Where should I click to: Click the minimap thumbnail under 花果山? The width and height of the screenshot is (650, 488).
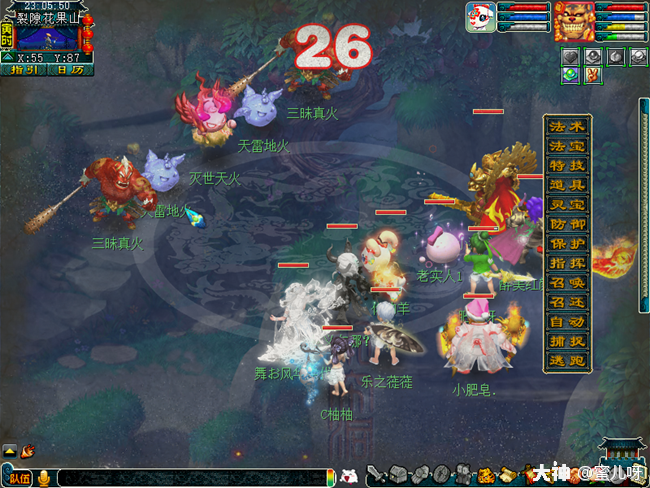click(x=50, y=39)
